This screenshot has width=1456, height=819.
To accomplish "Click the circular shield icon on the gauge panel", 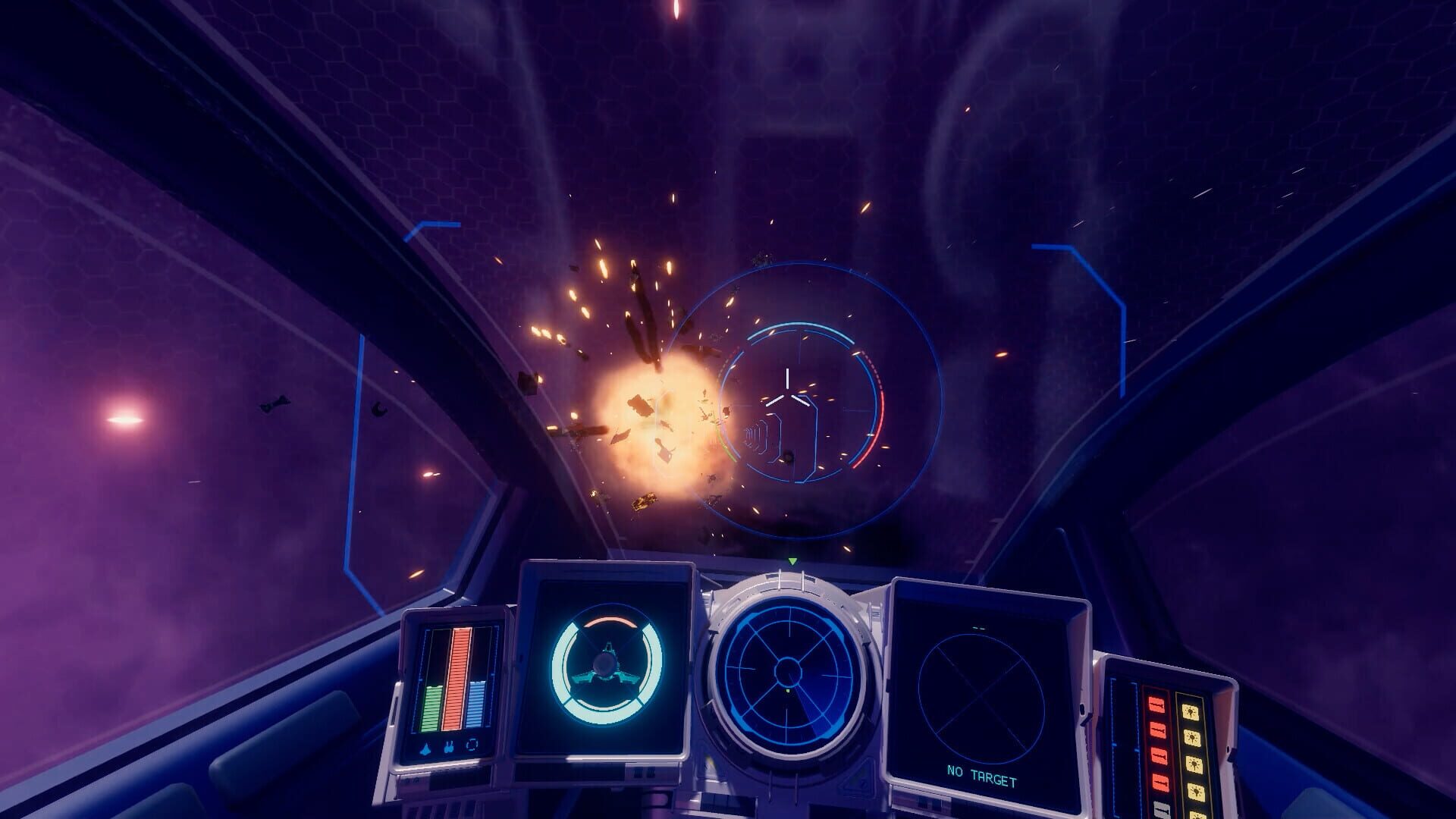I will pyautogui.click(x=472, y=745).
